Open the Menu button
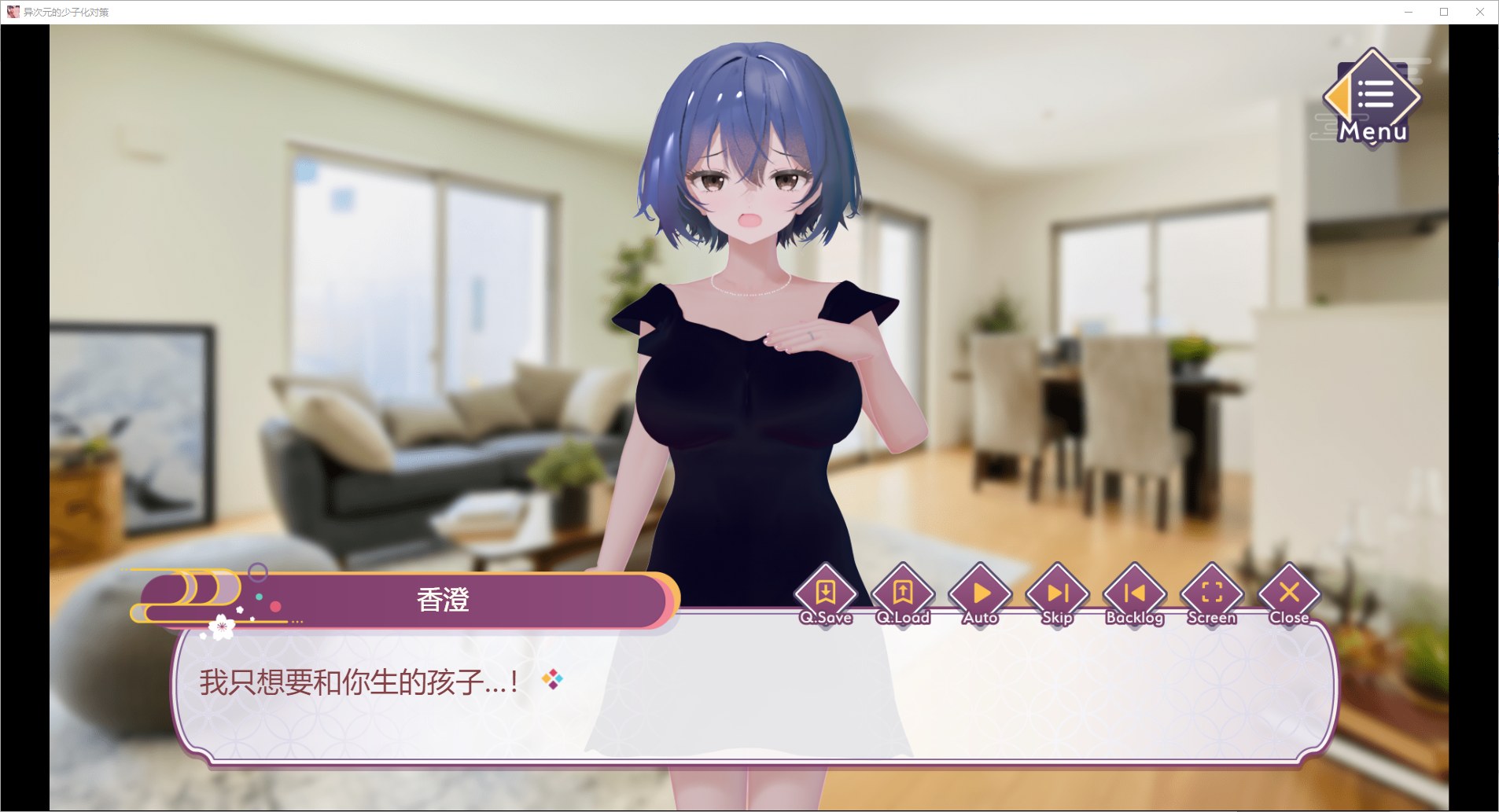1499x812 pixels. (x=1372, y=98)
